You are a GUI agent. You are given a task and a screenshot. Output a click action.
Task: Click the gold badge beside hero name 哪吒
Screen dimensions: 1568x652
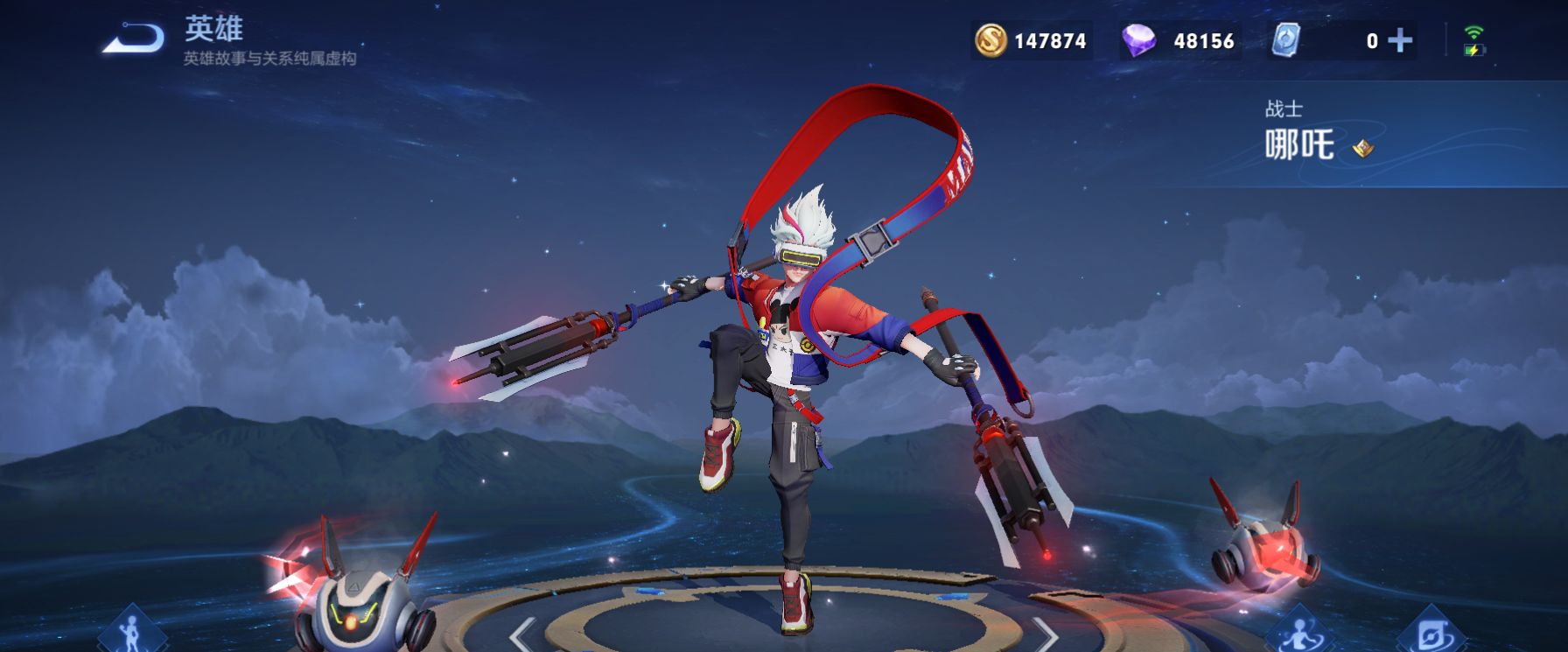point(1362,149)
